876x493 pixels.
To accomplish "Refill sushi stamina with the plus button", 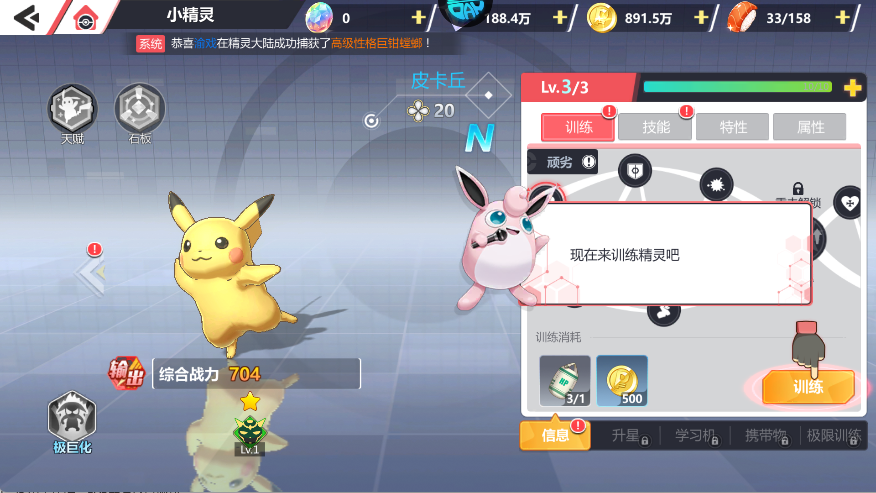I will [844, 18].
